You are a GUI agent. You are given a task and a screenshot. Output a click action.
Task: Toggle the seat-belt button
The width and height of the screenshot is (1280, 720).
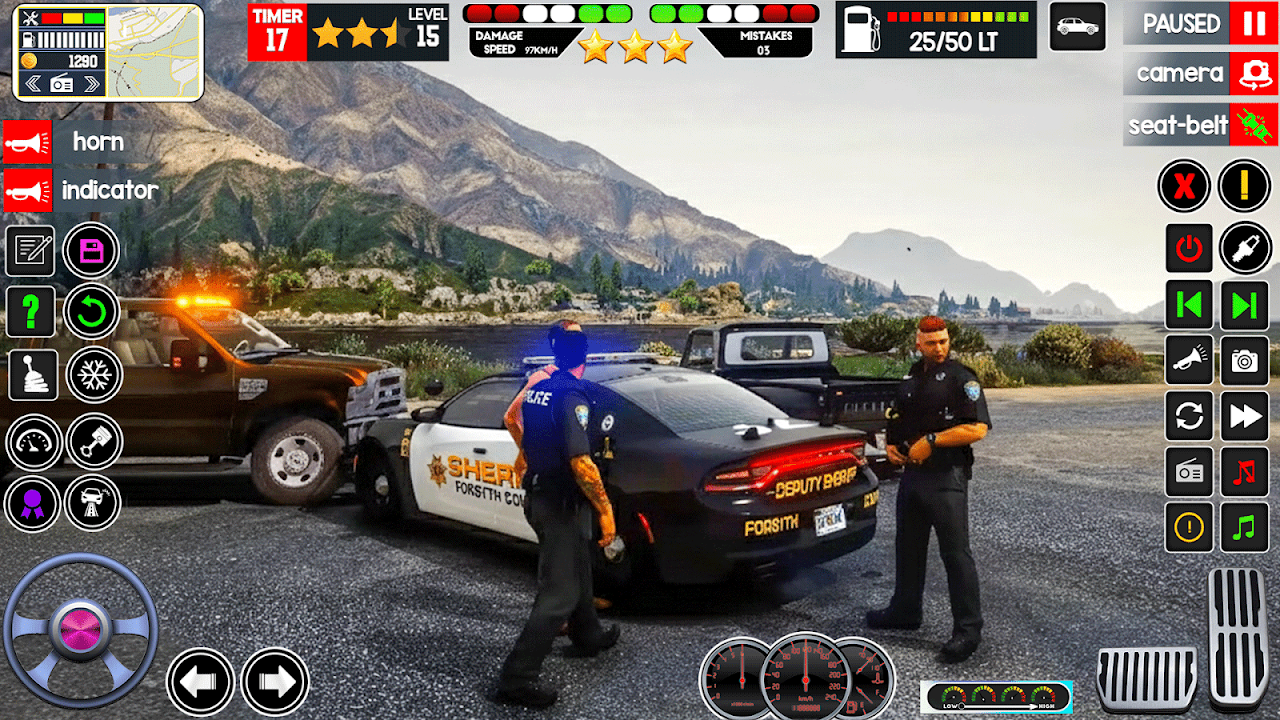[x=1253, y=125]
